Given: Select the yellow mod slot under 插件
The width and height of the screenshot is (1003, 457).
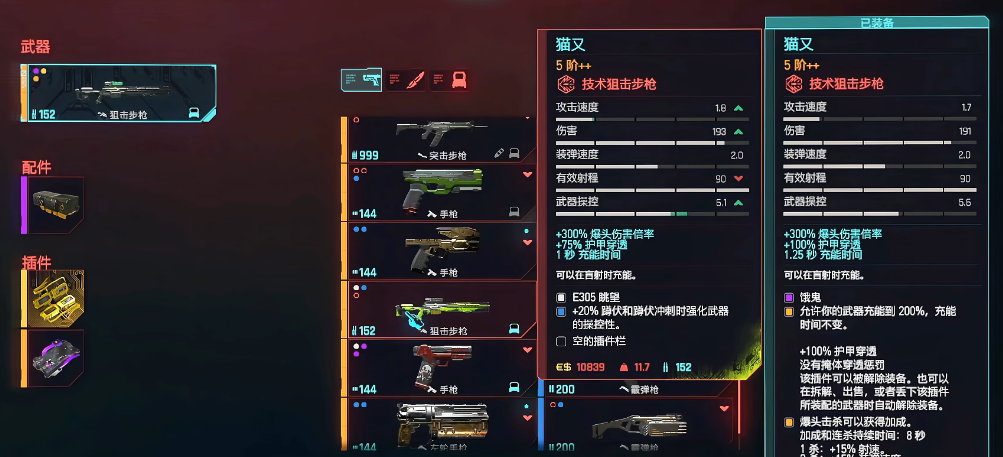Looking at the screenshot, I should (x=53, y=297).
